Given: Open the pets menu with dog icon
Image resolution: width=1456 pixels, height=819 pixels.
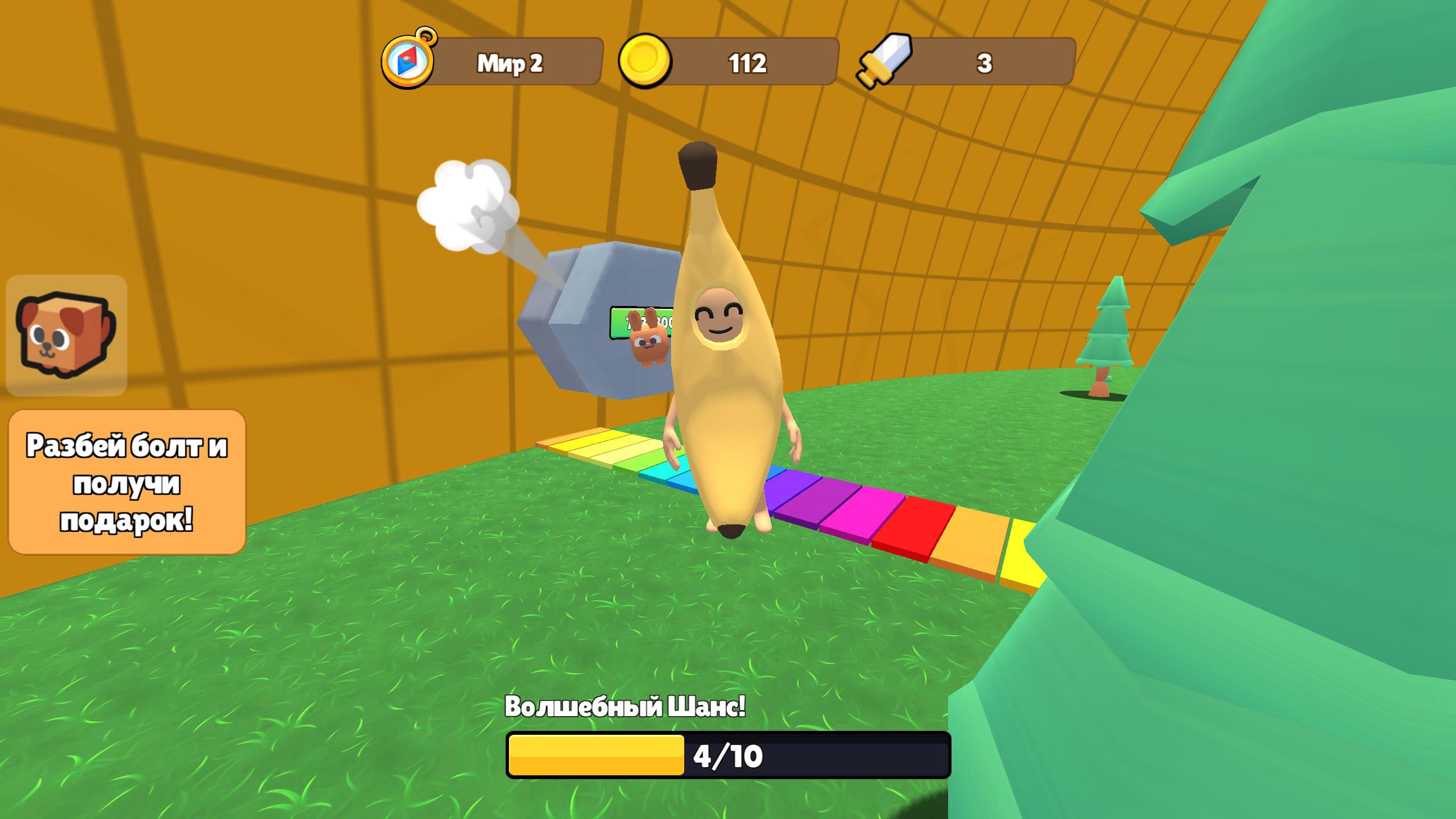Looking at the screenshot, I should coord(67,336).
